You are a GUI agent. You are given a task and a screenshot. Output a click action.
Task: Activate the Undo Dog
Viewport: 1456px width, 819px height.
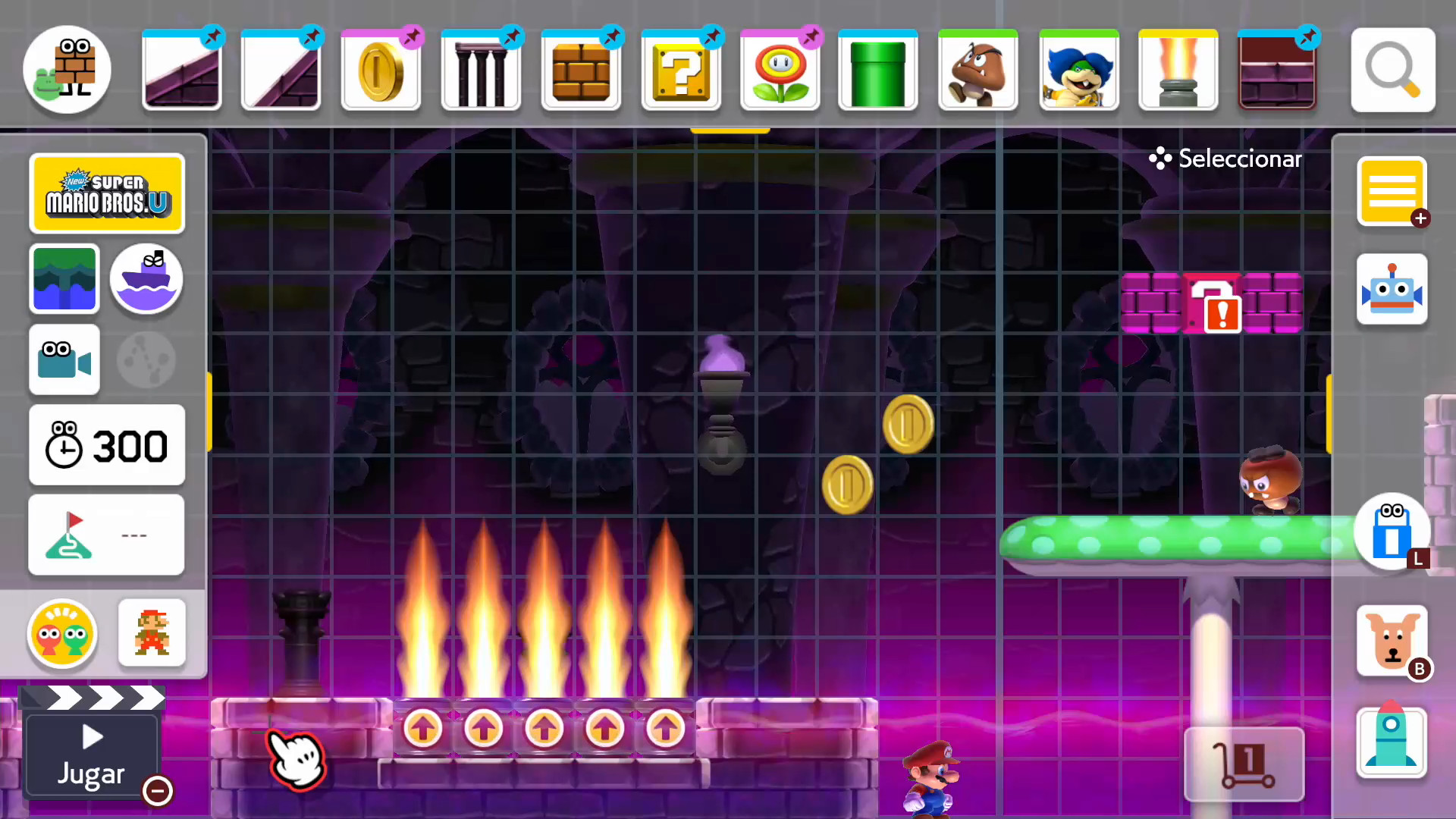1392,641
